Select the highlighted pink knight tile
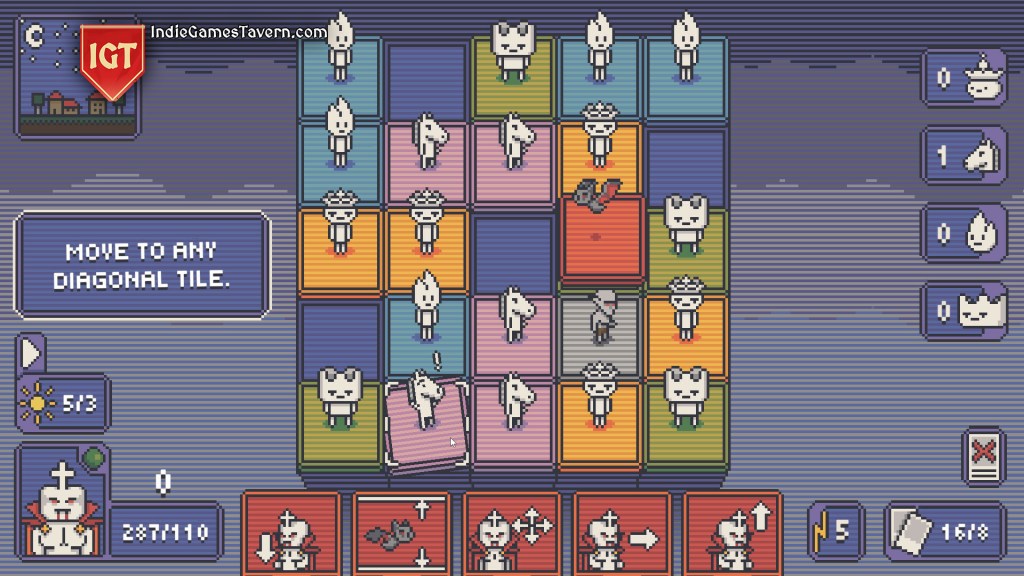 (x=427, y=422)
